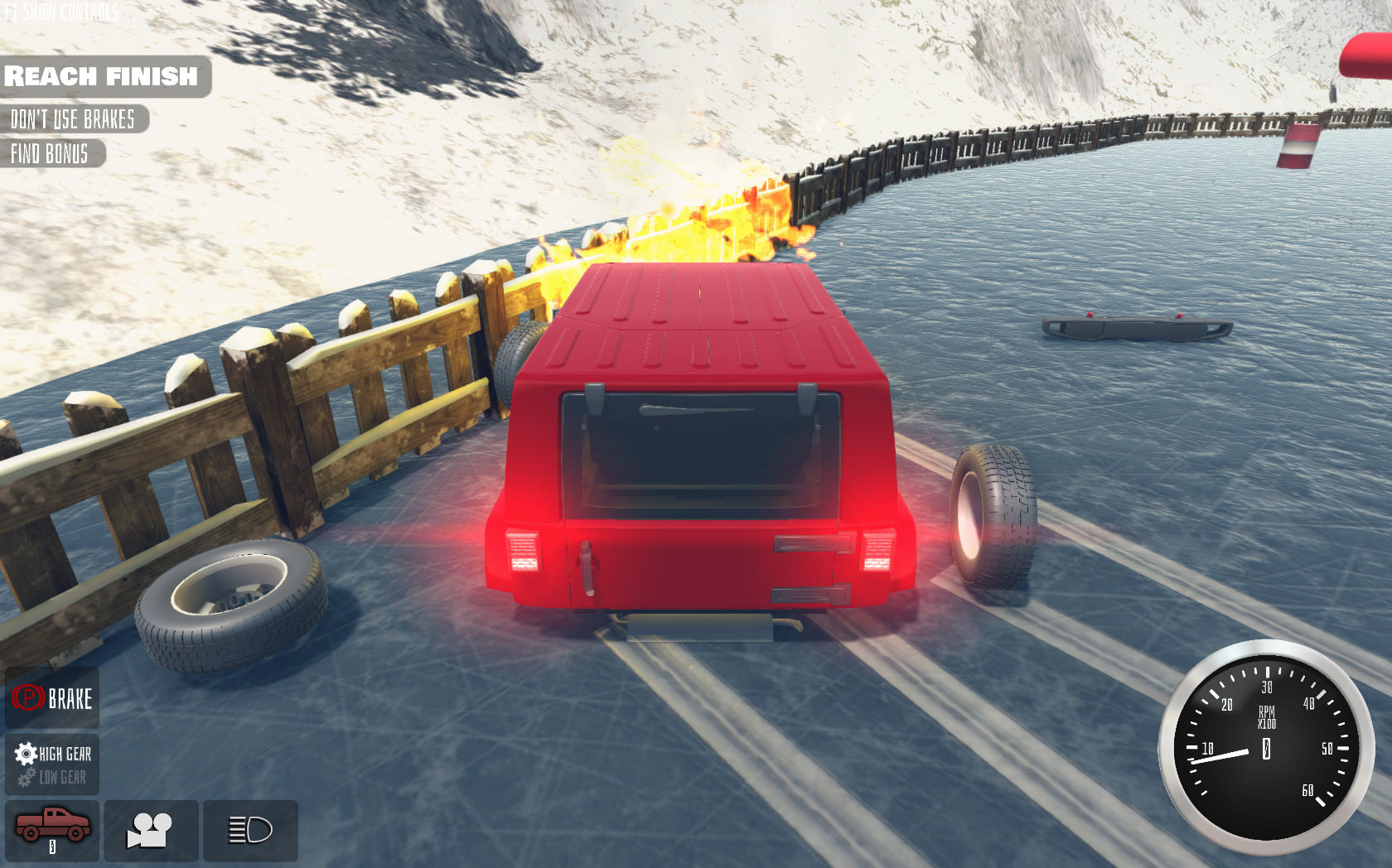The height and width of the screenshot is (868, 1392).
Task: Switch view with the camera icon
Action: point(151,830)
